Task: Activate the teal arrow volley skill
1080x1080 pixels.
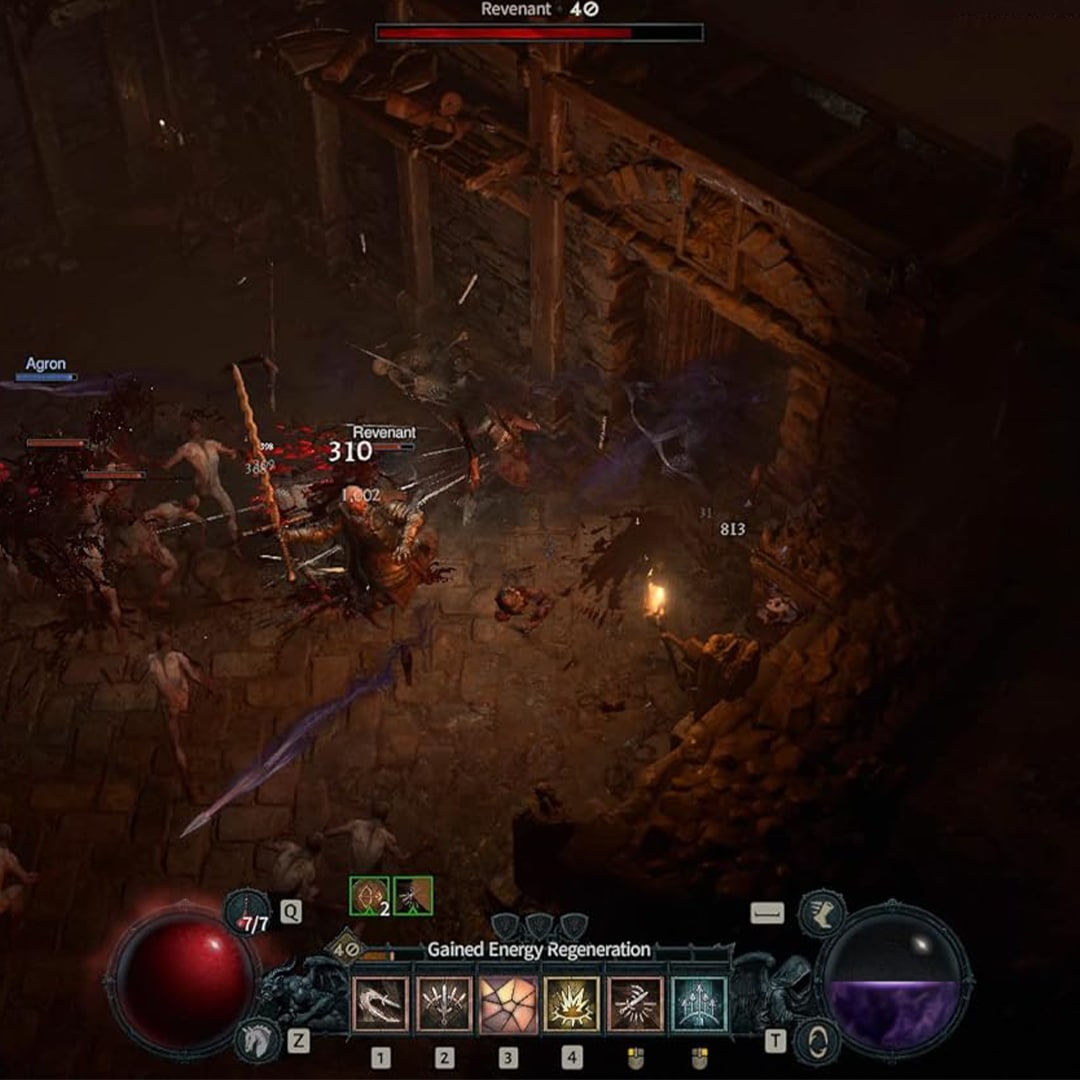Action: [699, 1004]
